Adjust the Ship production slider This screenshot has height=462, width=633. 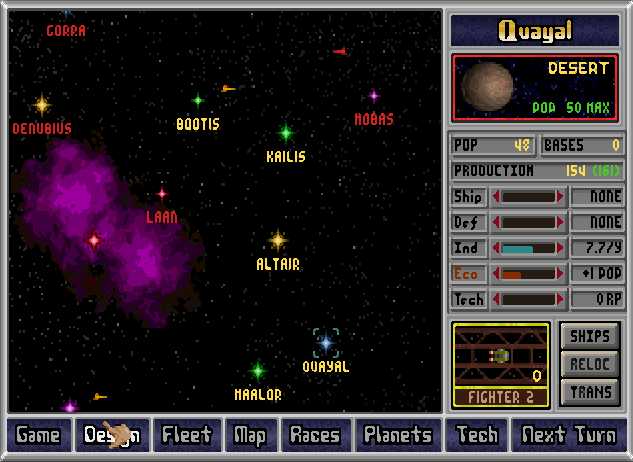pyautogui.click(x=528, y=197)
